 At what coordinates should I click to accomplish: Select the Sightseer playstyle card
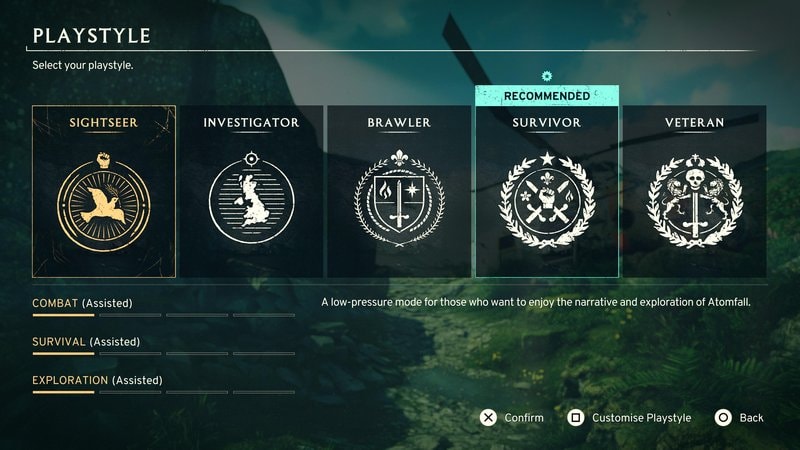(x=104, y=191)
